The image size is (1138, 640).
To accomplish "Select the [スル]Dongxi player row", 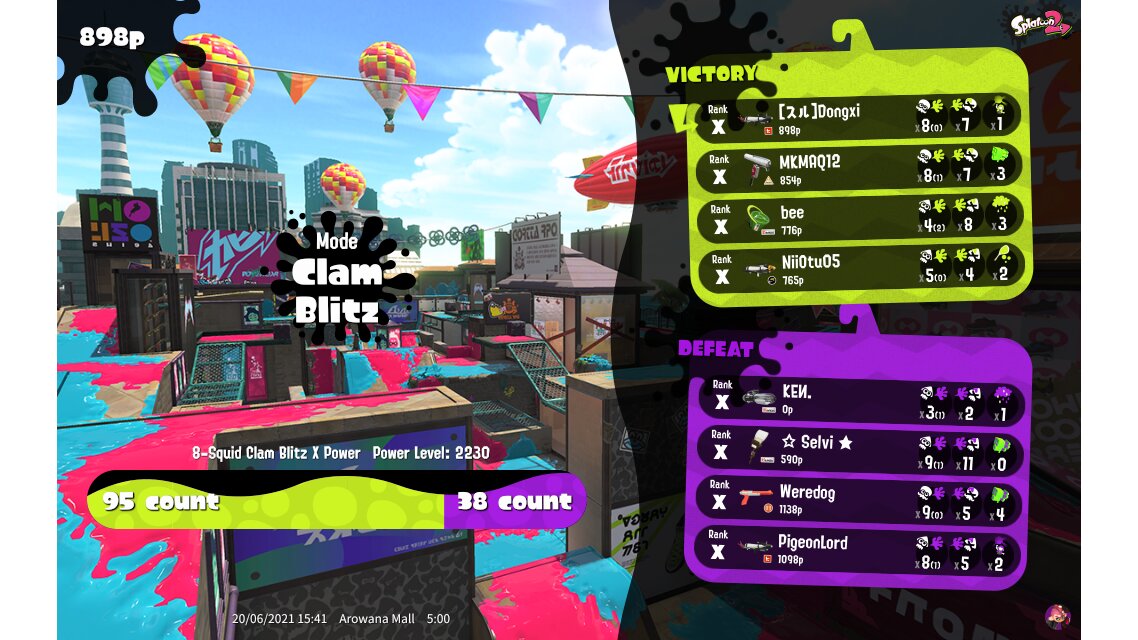I will 860,118.
